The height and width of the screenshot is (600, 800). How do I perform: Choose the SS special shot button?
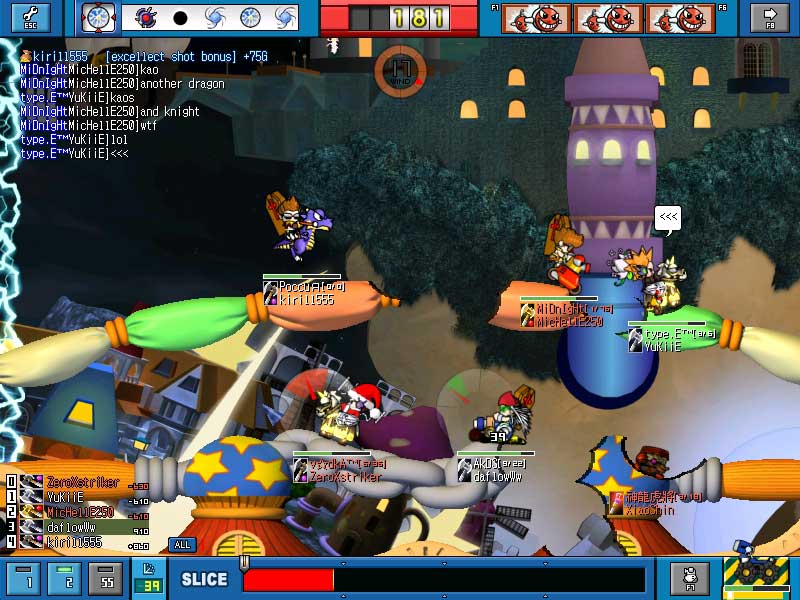coord(106,578)
